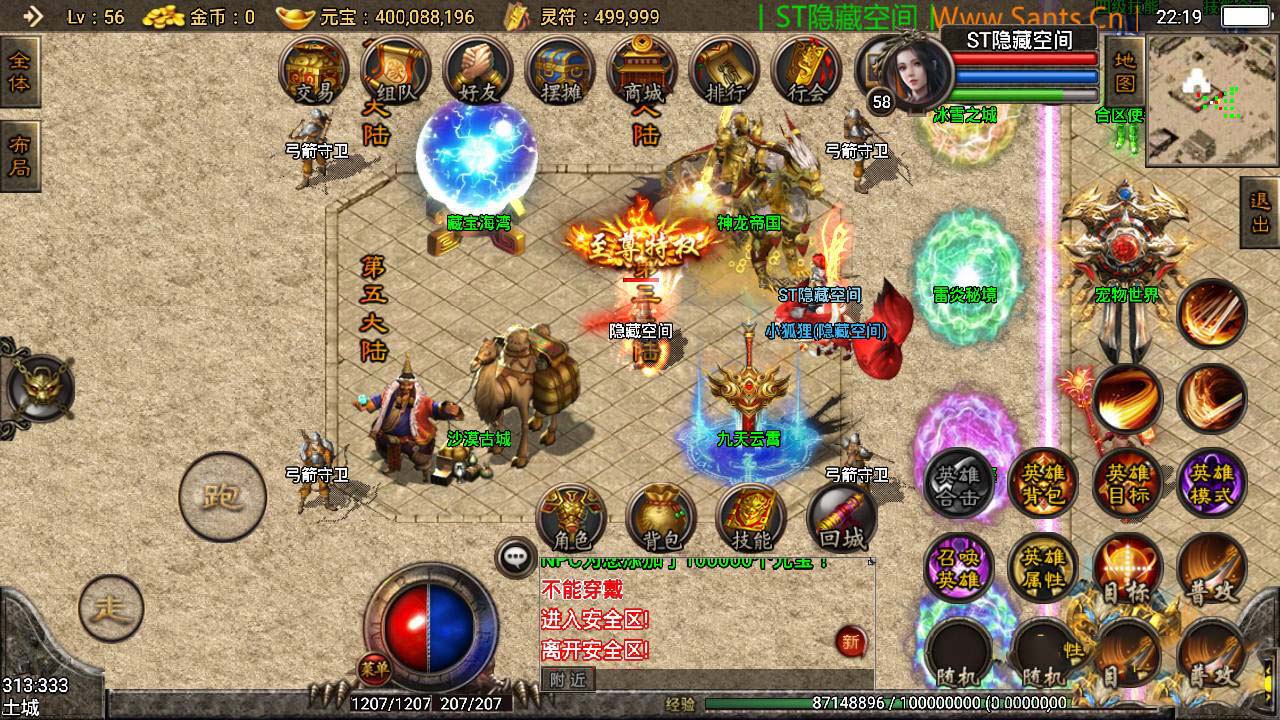Select the 全体 button
The height and width of the screenshot is (720, 1280).
coord(19,70)
